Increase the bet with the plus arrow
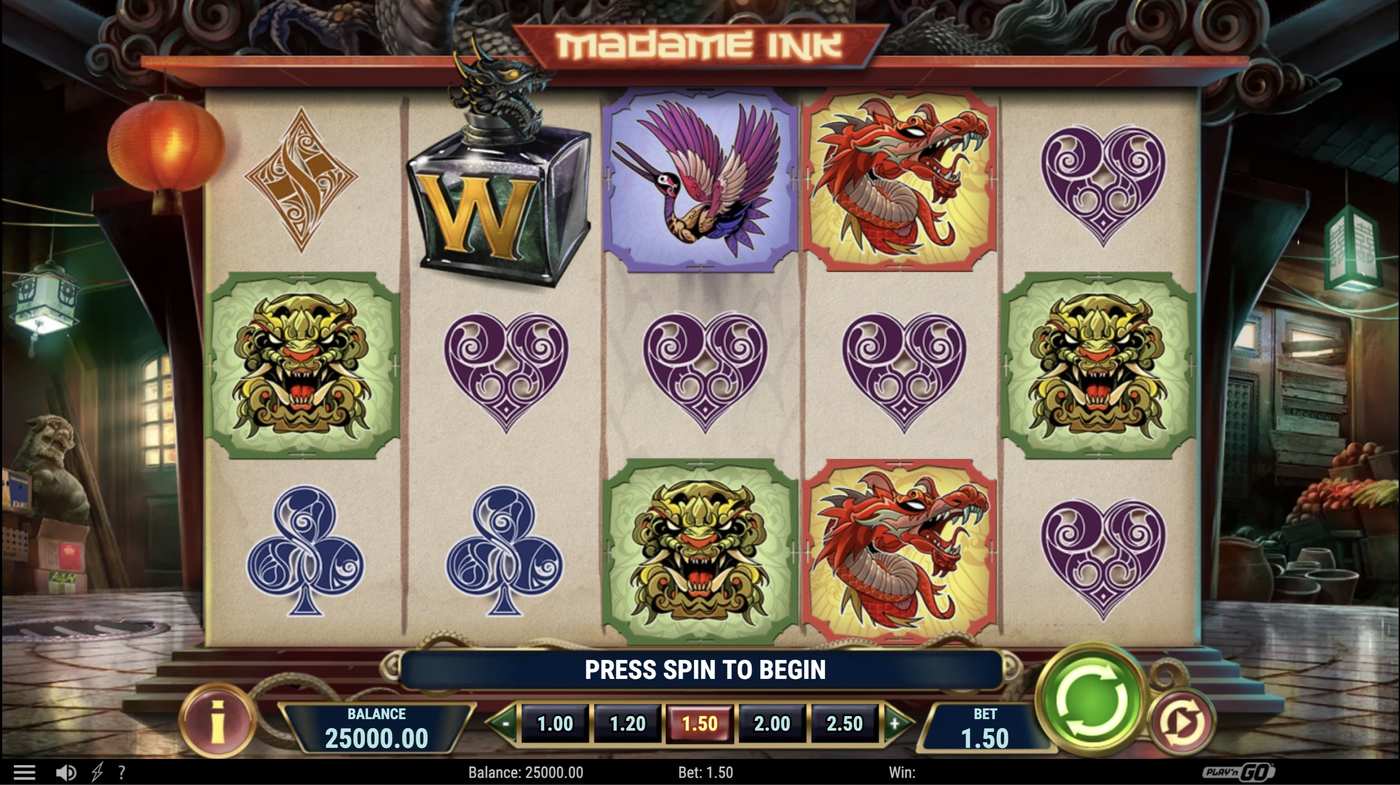1400x785 pixels. point(895,722)
